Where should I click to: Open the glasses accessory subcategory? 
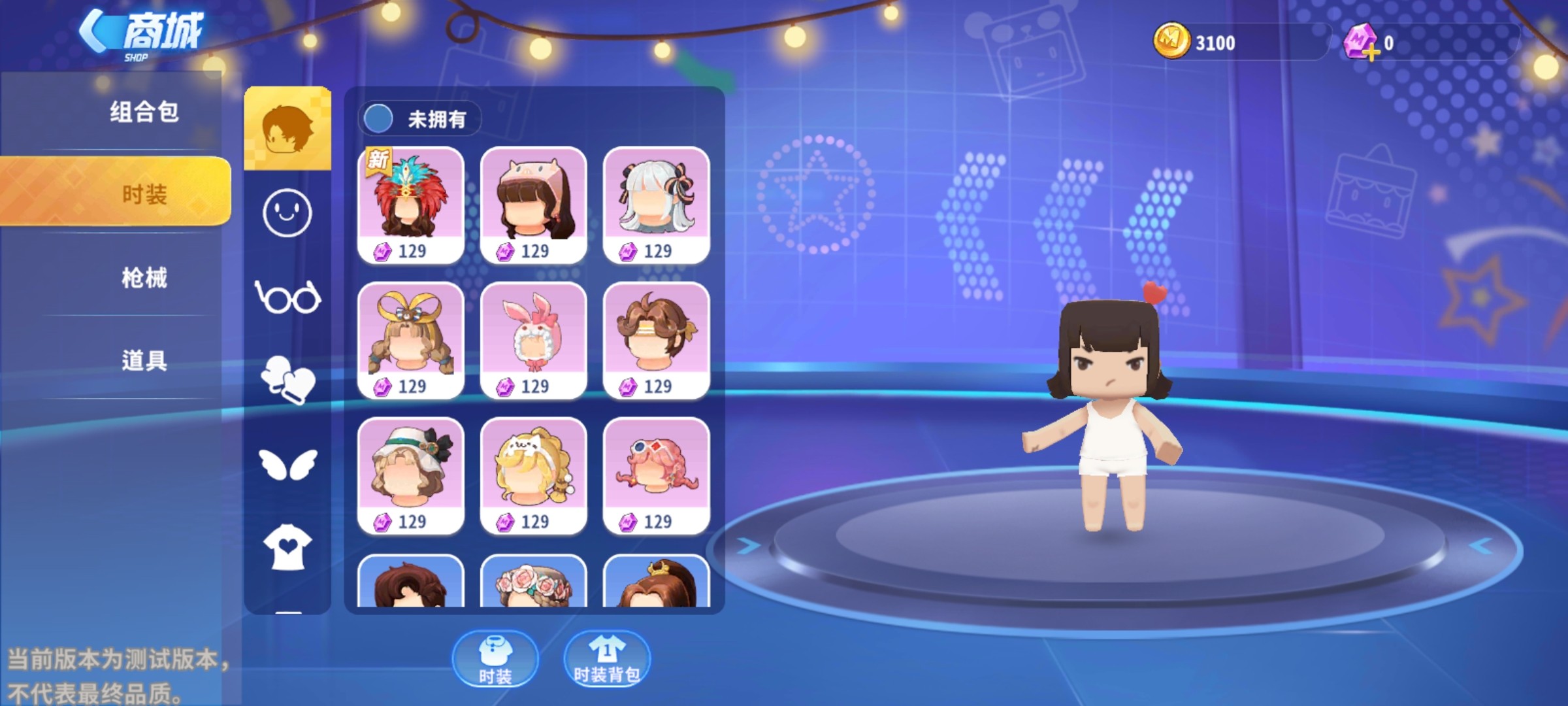tap(287, 298)
